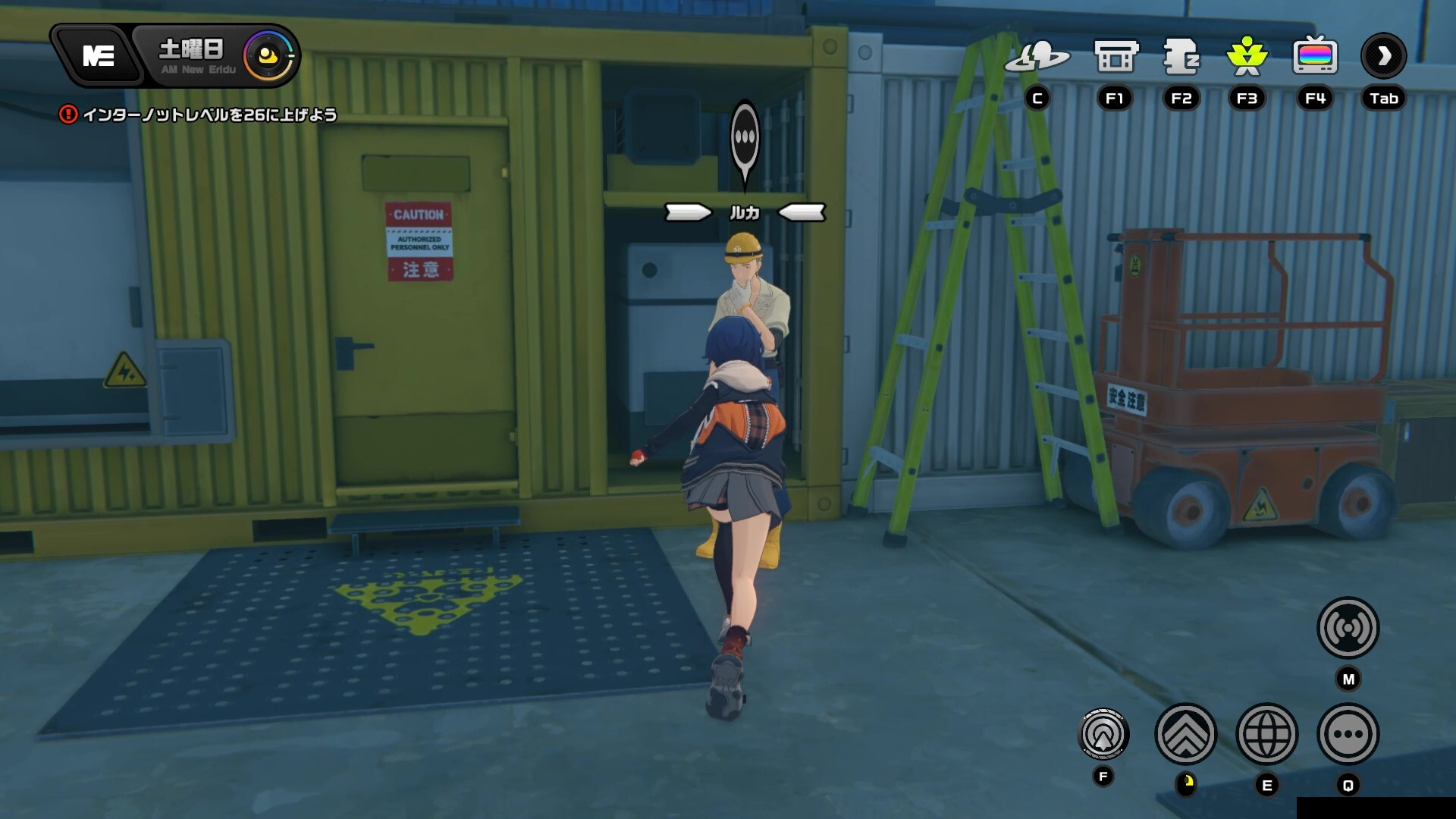This screenshot has width=1456, height=819.
Task: Activate the double chevron sprint button
Action: point(1185,734)
